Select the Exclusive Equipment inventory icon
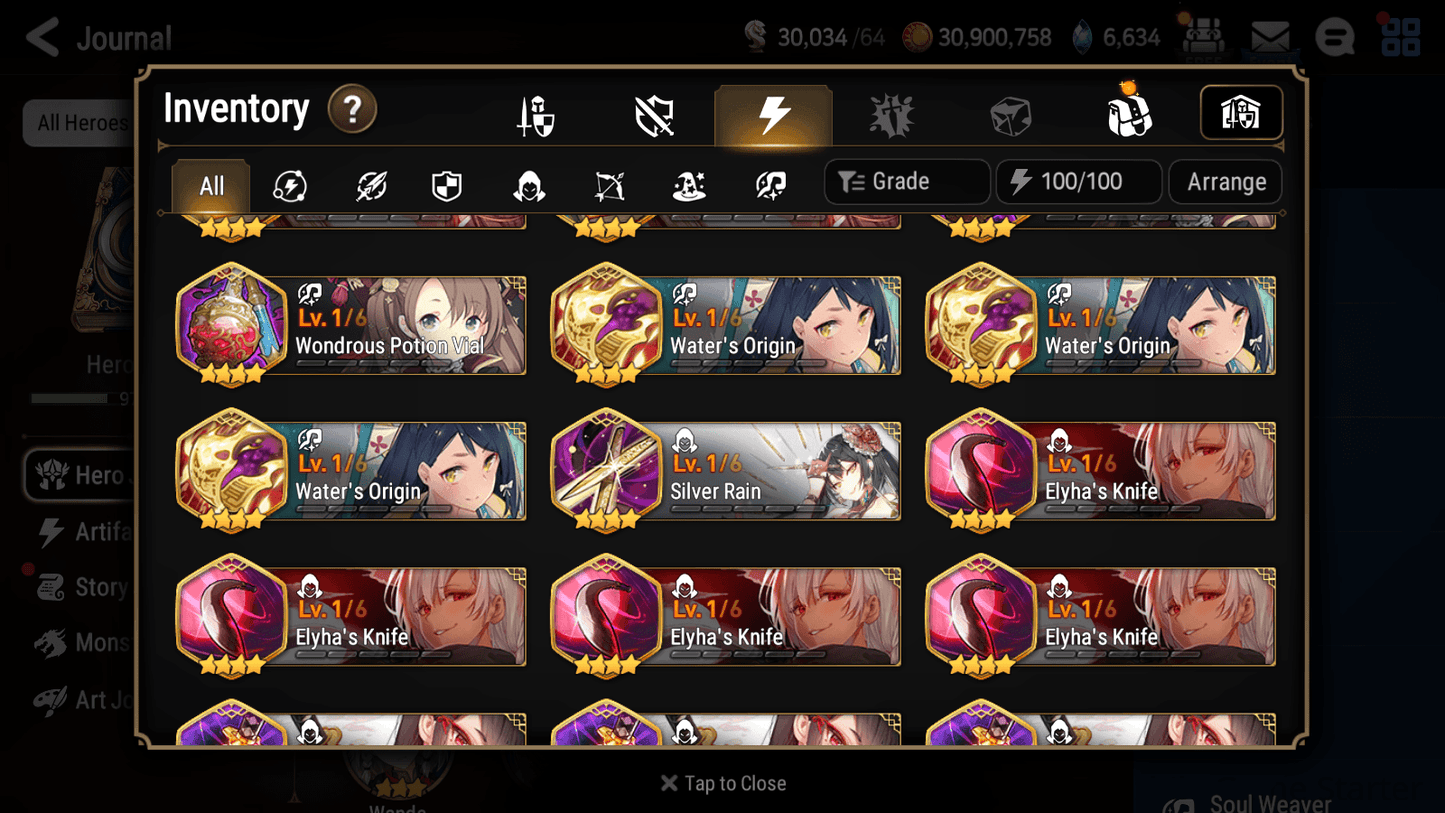This screenshot has width=1445, height=813. point(653,113)
